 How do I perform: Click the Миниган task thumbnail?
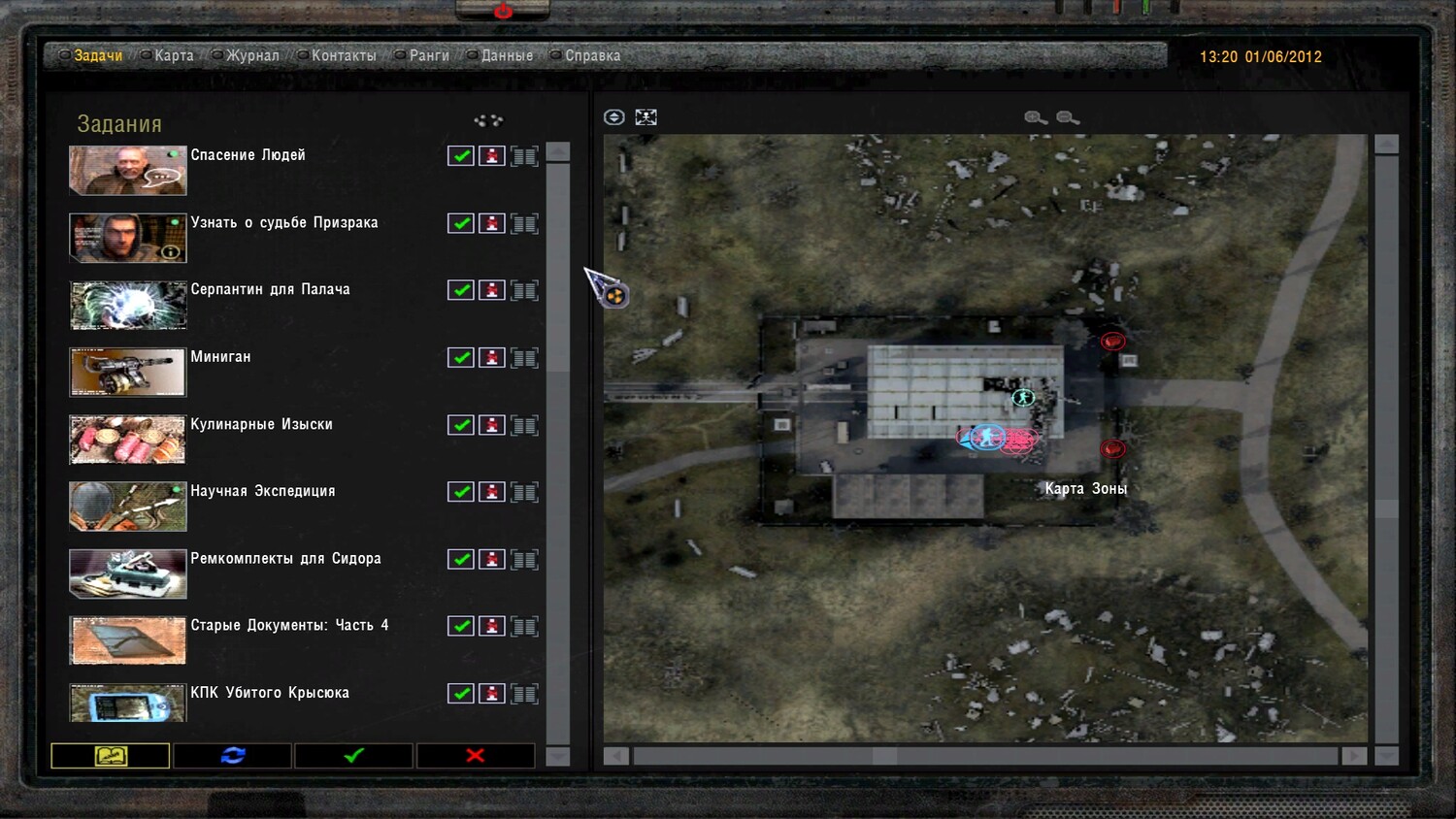127,373
